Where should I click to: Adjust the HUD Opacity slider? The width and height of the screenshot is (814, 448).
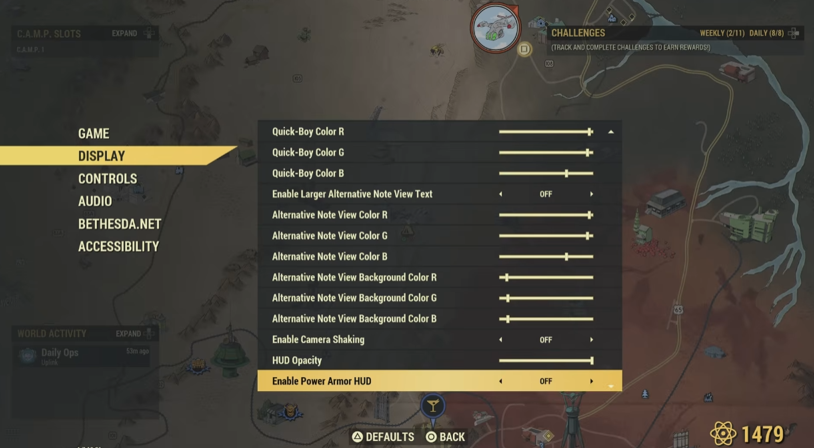[x=591, y=361]
